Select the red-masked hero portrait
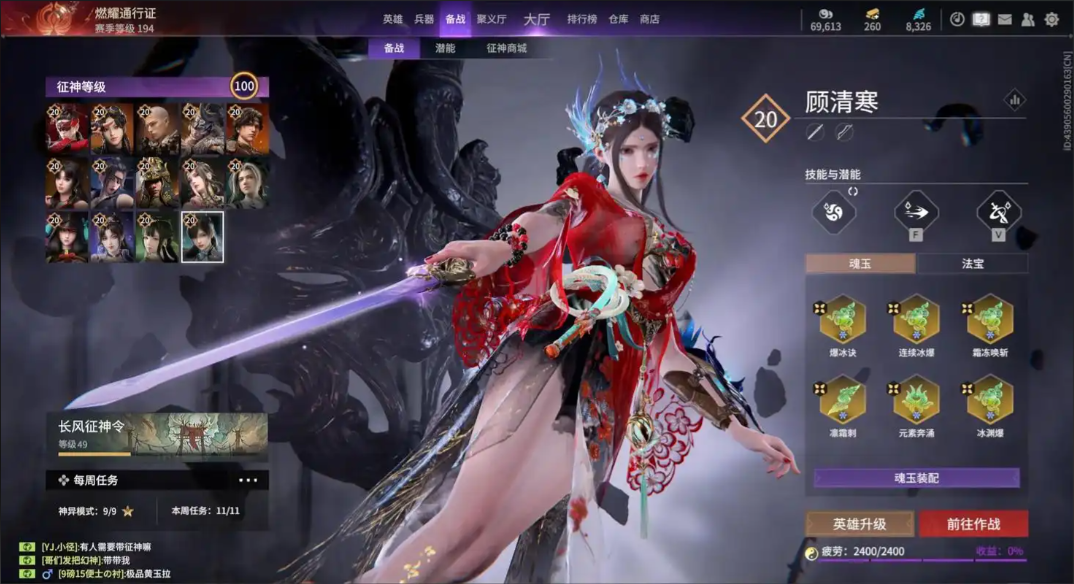1074x584 pixels. [66, 128]
